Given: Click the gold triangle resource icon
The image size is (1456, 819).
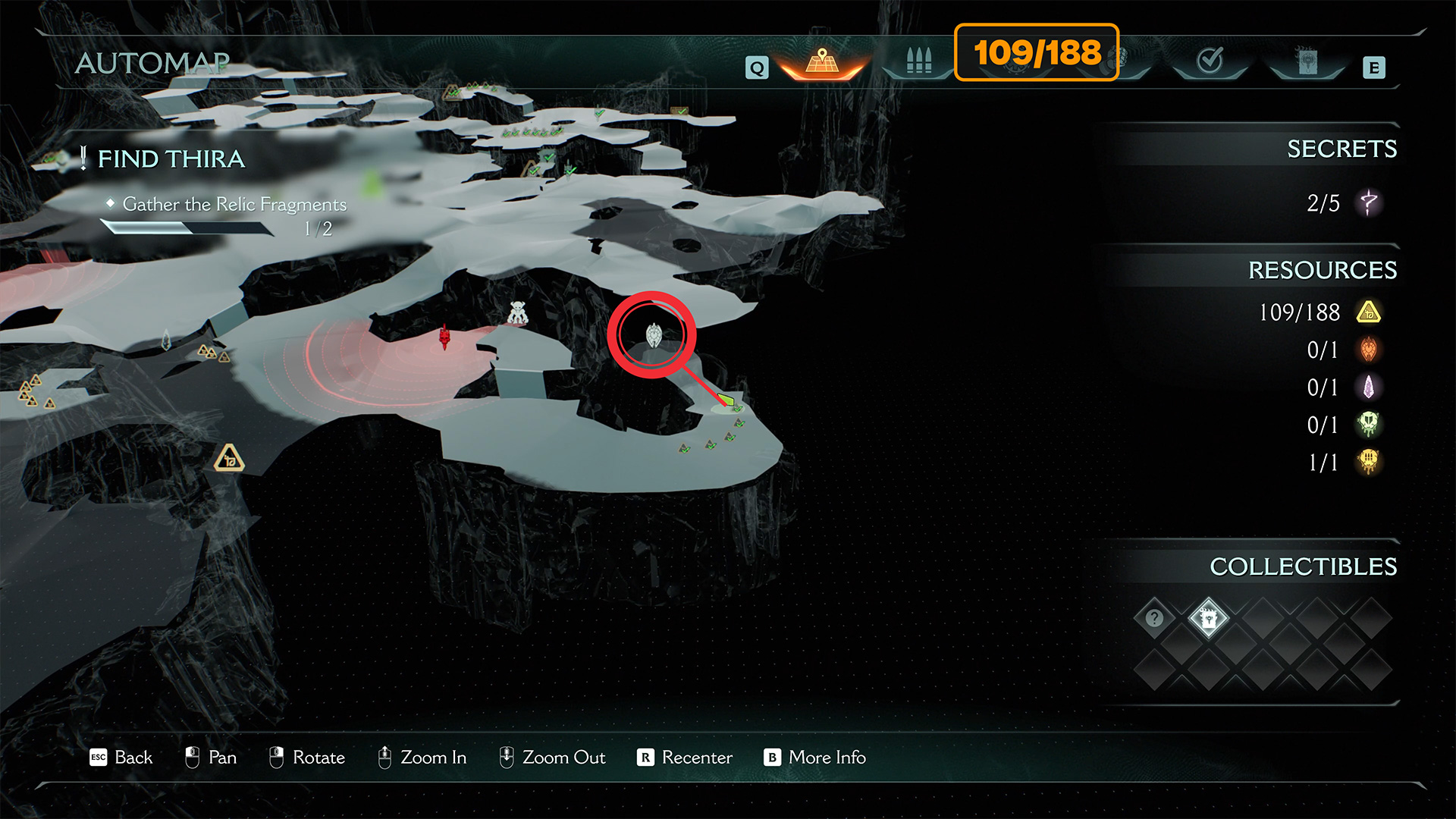Looking at the screenshot, I should coord(1369,312).
